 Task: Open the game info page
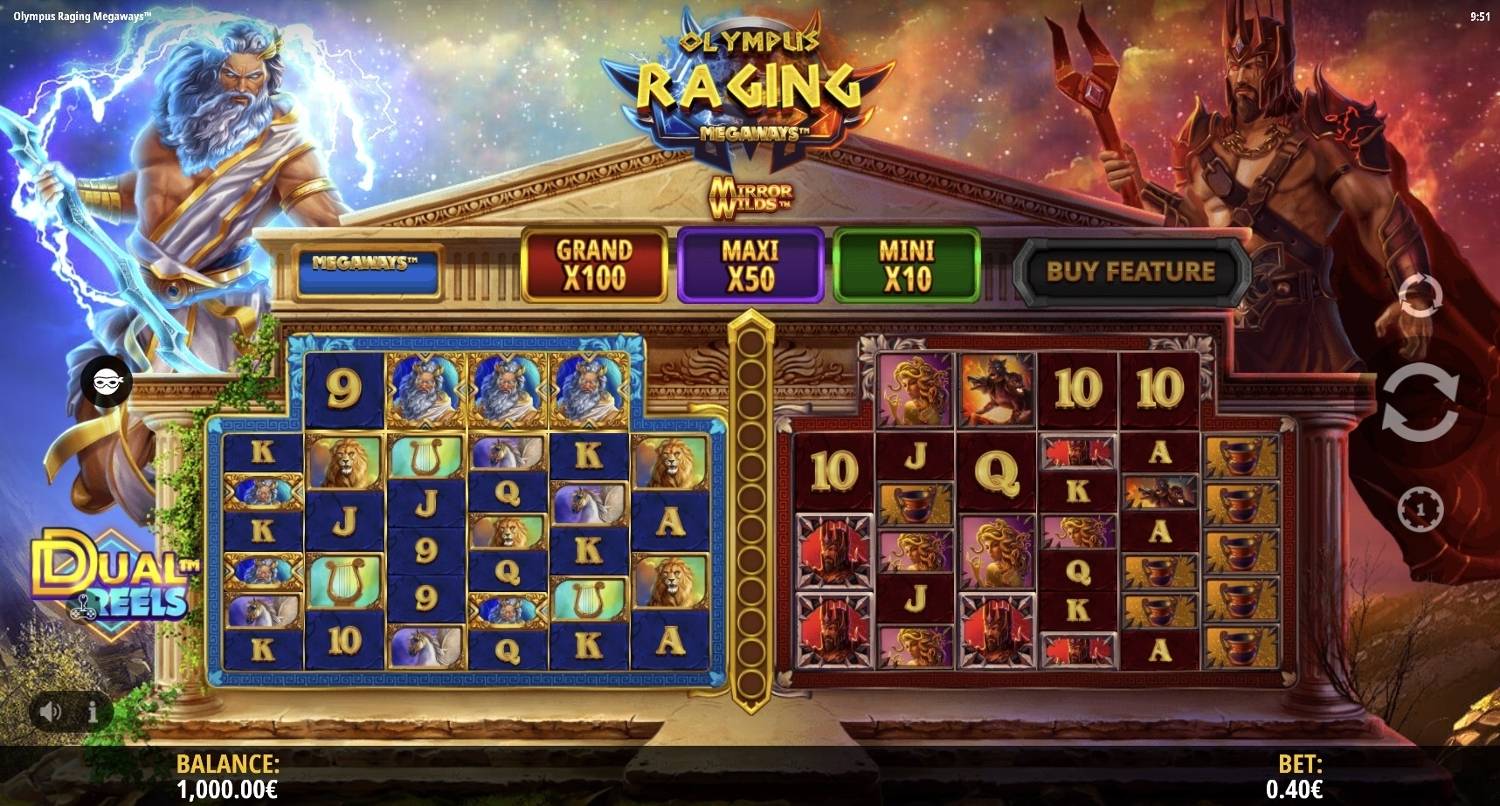pyautogui.click(x=93, y=712)
